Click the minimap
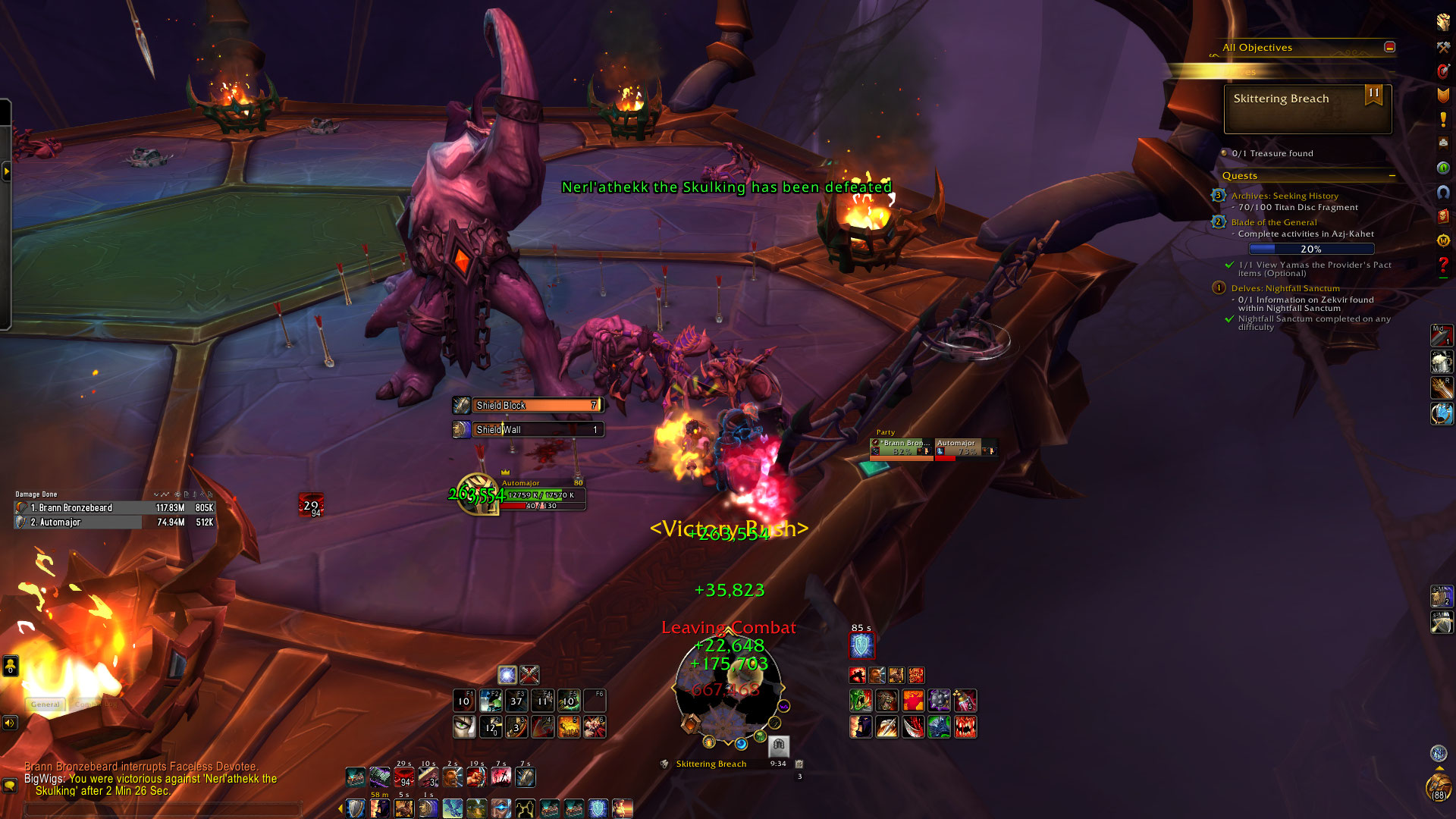Viewport: 1456px width, 819px height. click(728, 690)
